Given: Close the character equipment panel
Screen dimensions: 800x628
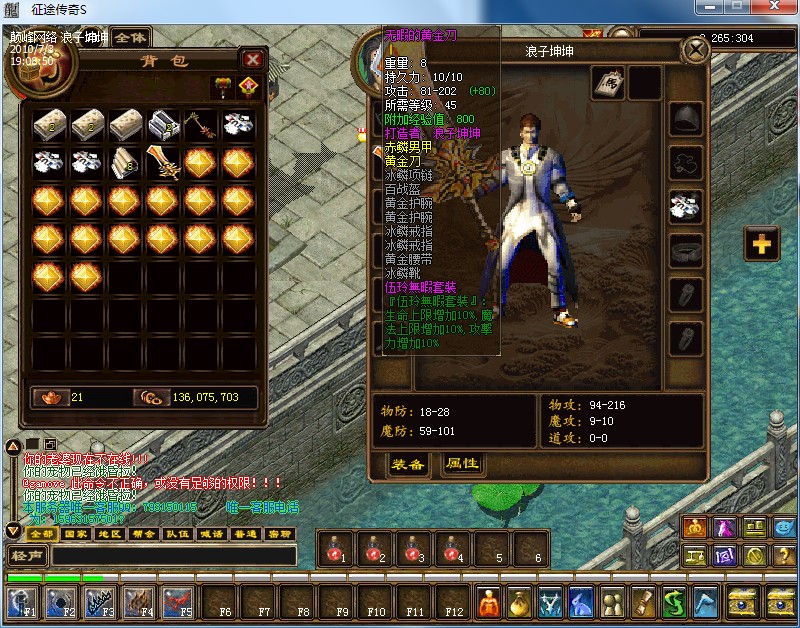Looking at the screenshot, I should 694,50.
